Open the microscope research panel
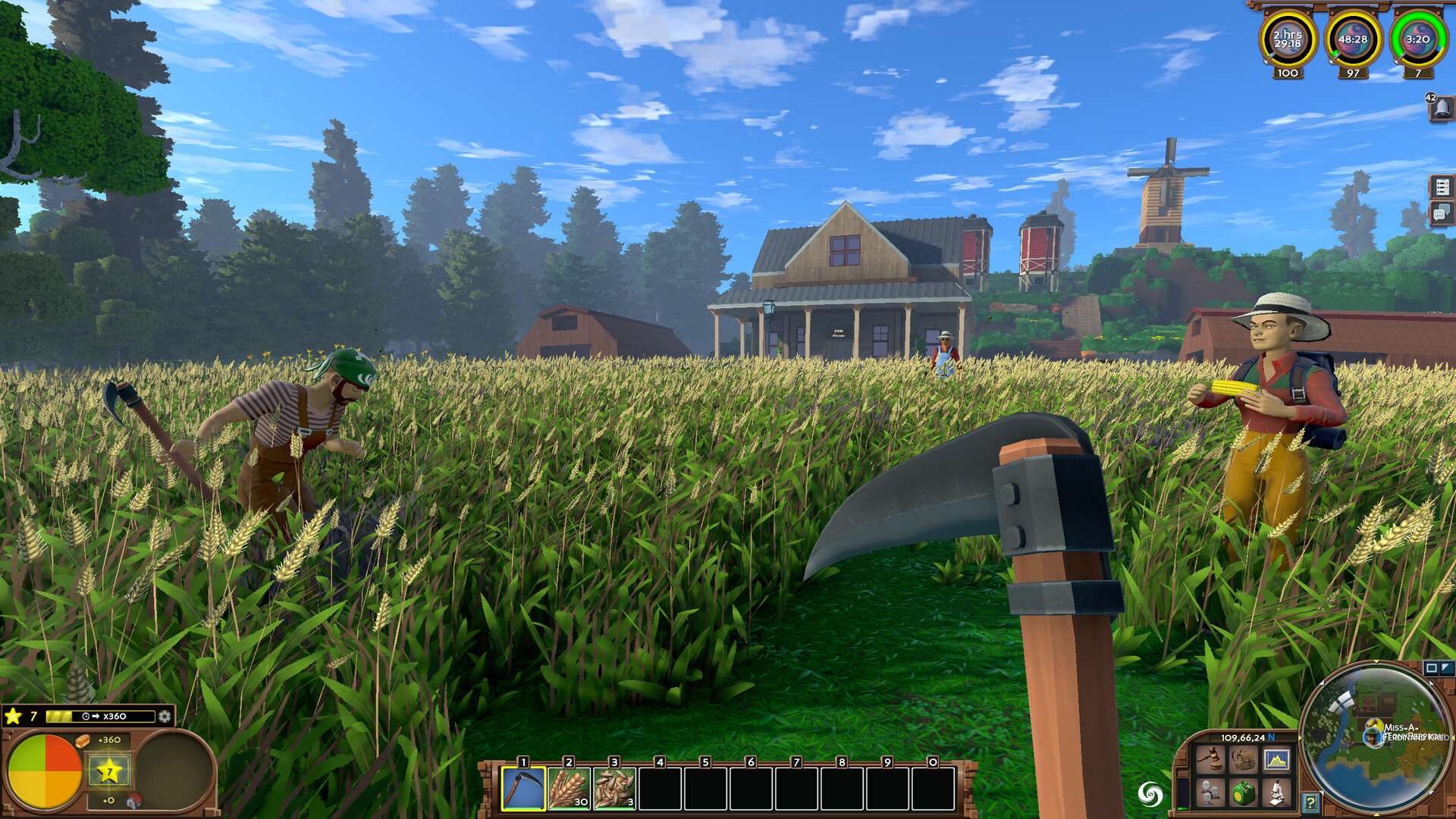 pyautogui.click(x=1278, y=794)
